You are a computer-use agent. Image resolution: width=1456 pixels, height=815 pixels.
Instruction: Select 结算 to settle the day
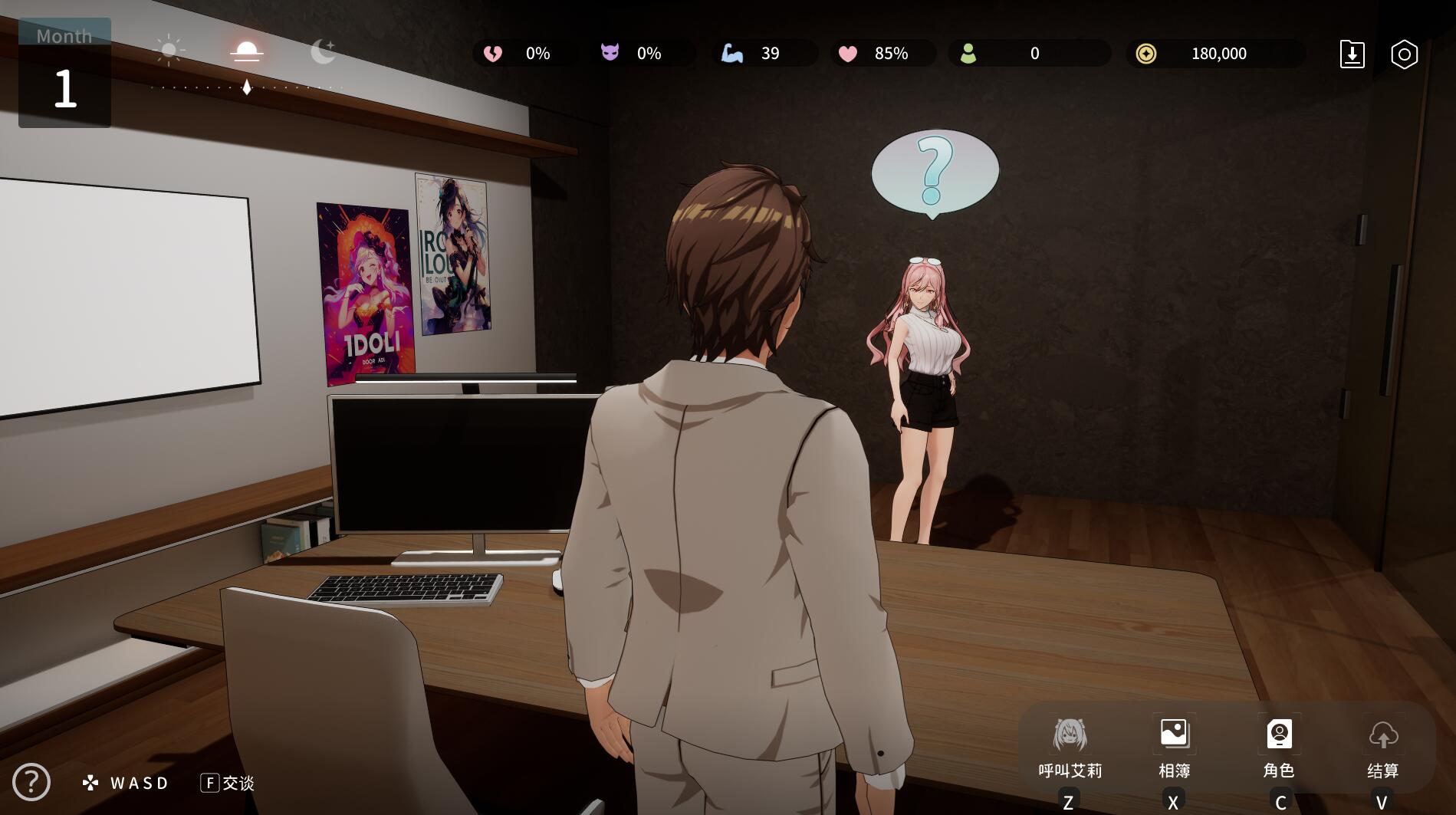coord(1383,748)
